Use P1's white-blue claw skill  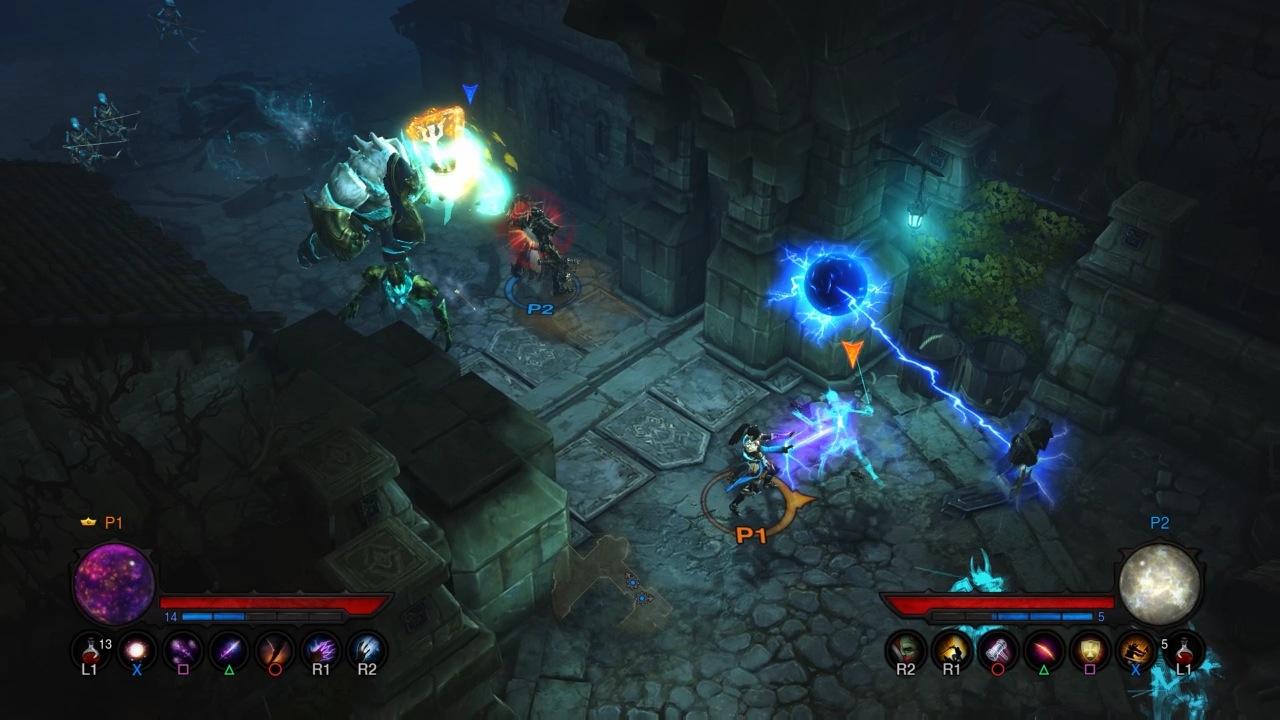click(x=366, y=650)
